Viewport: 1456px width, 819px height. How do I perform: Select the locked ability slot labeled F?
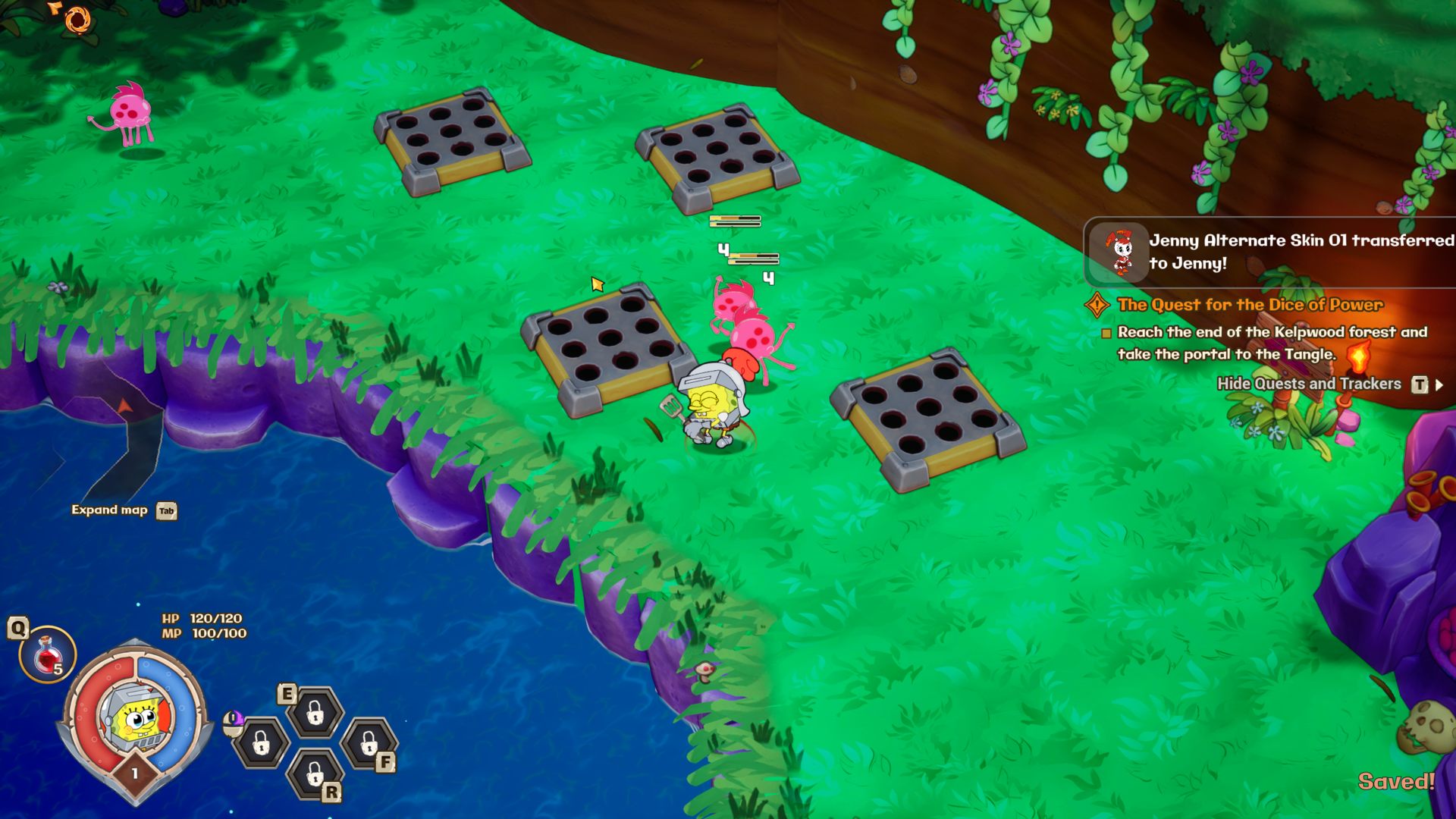point(369,743)
